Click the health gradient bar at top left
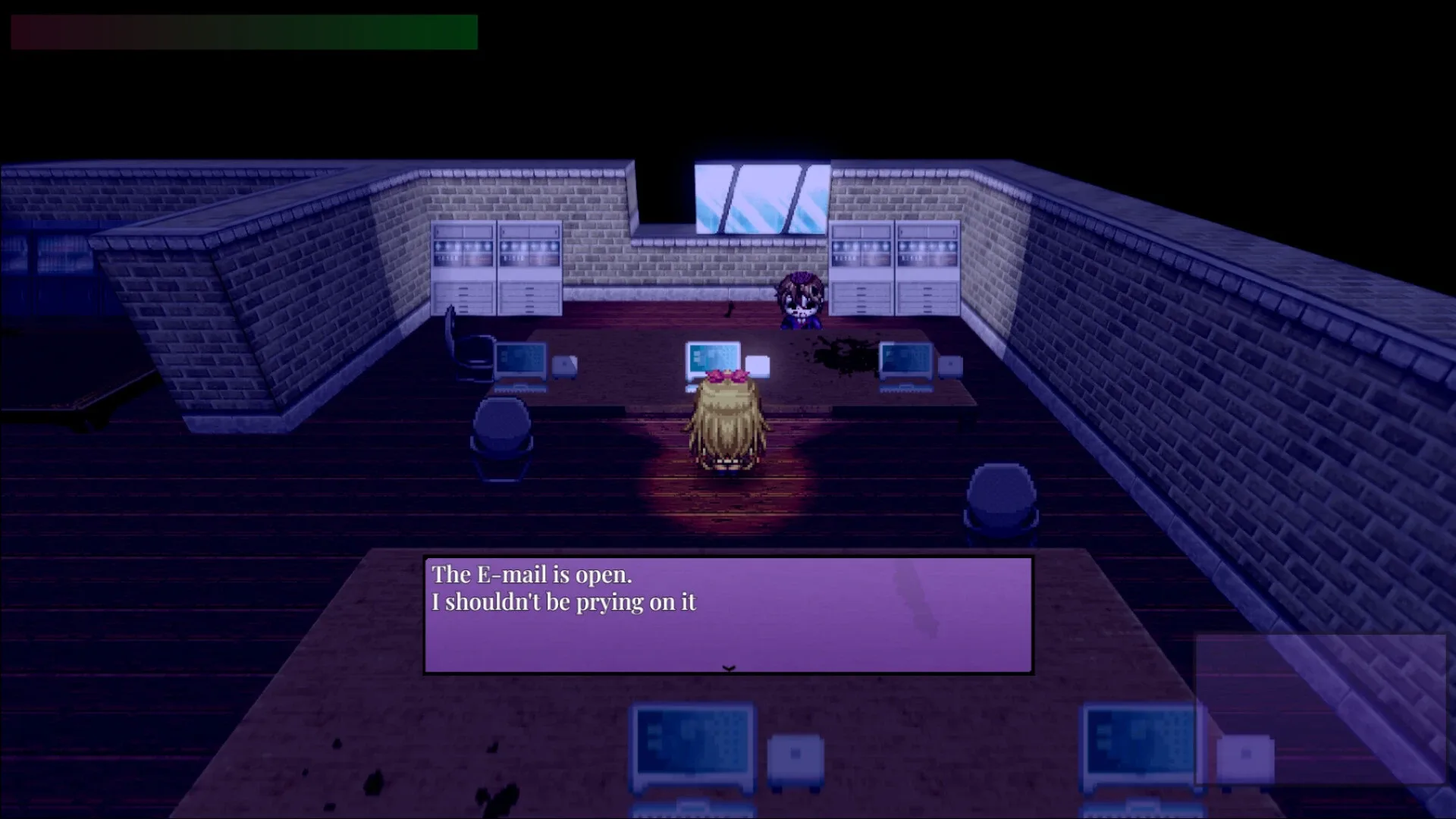Screen dimensions: 1456x819 point(243,32)
